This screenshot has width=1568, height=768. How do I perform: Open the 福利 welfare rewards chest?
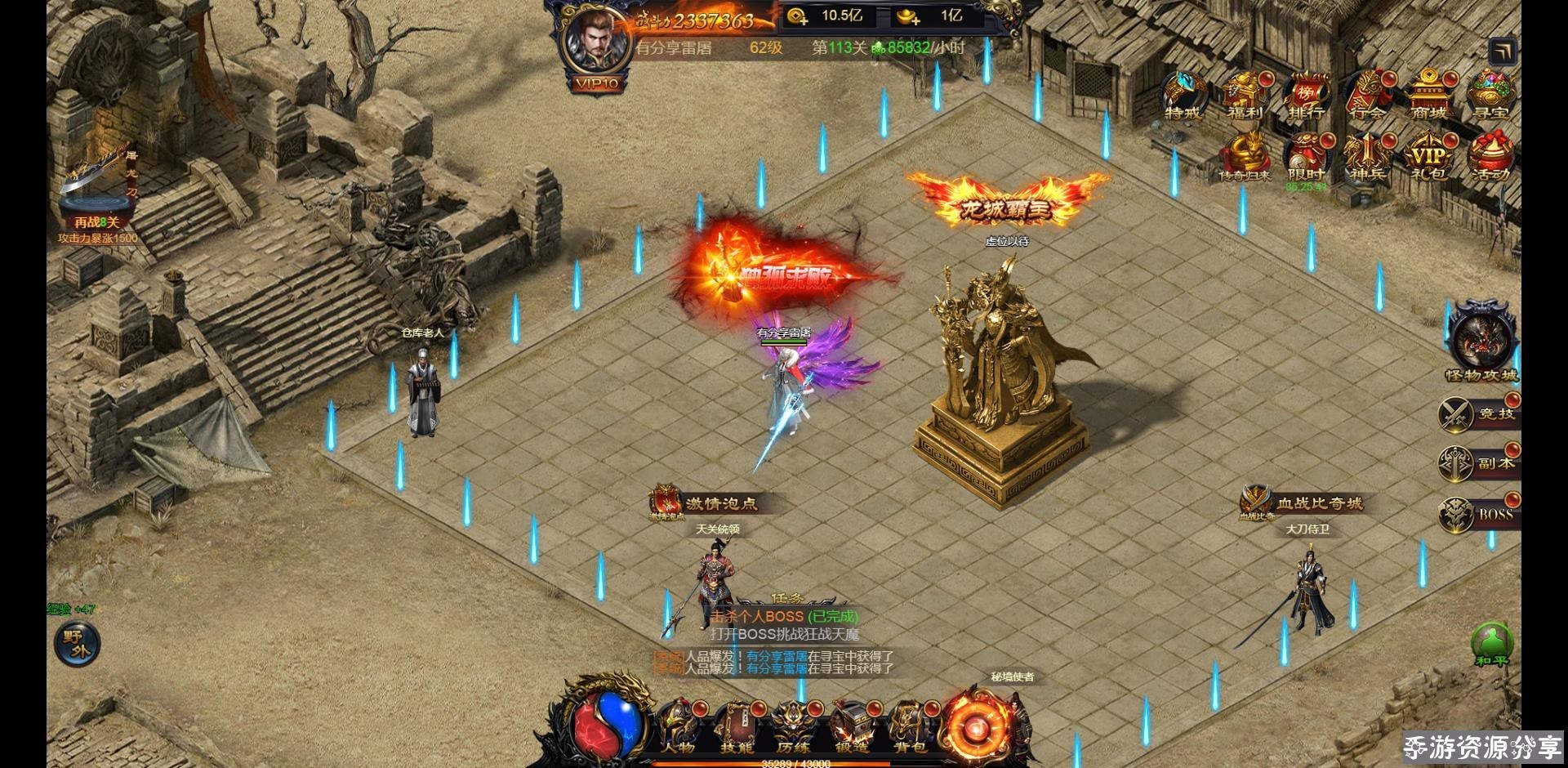[x=1245, y=96]
